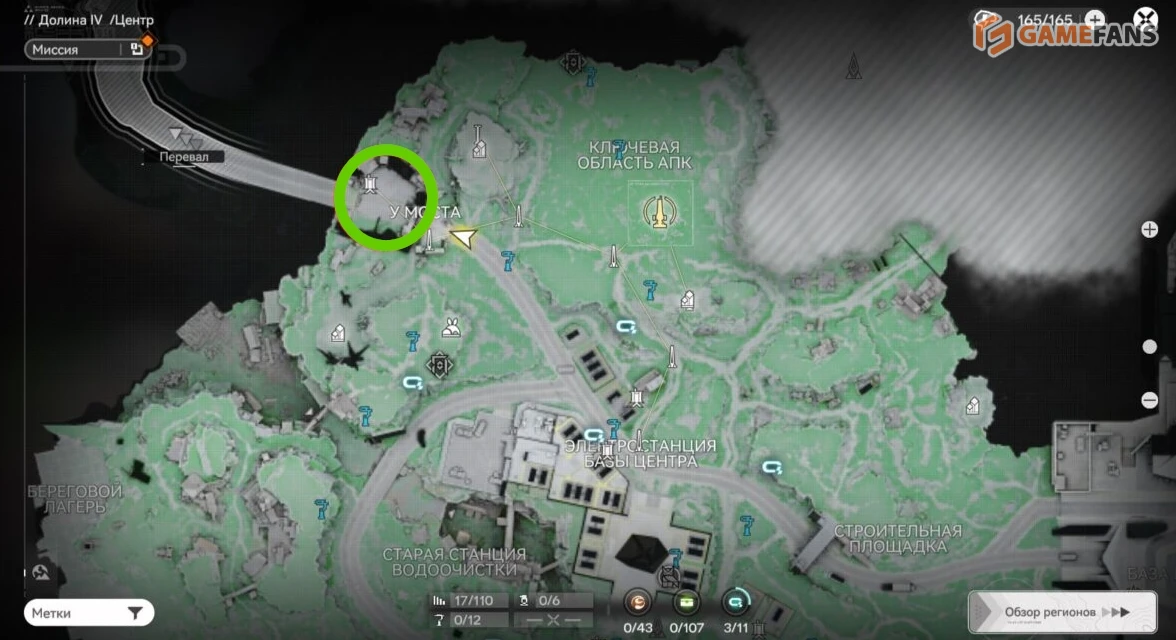Zoom out the map with minus button

click(1150, 400)
